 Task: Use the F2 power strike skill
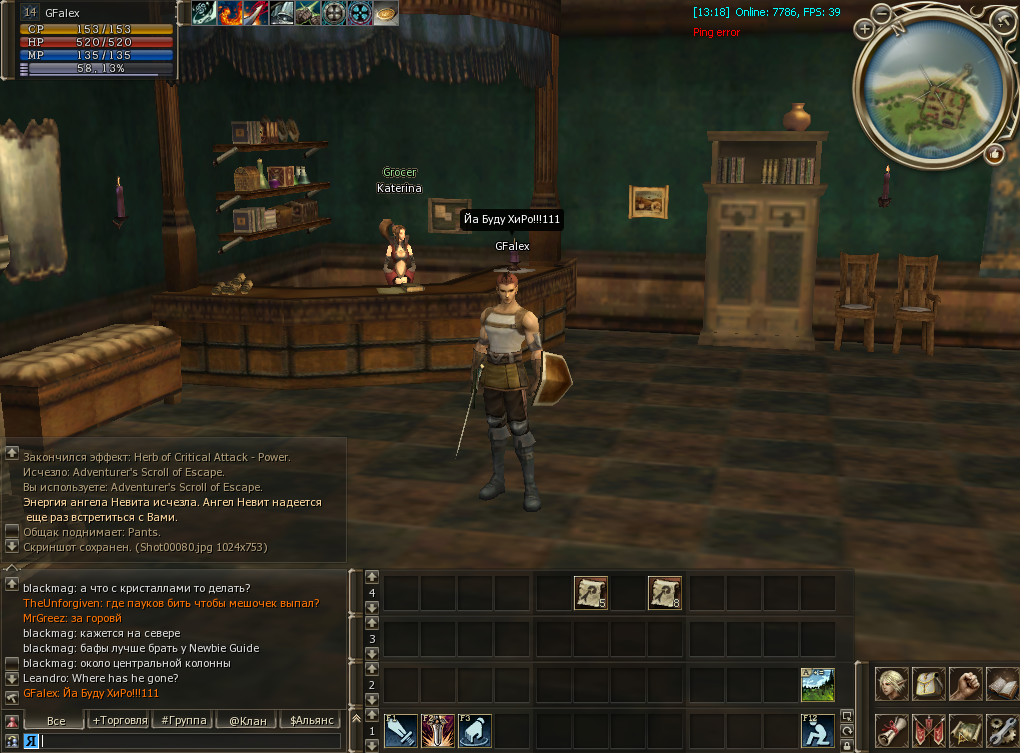(x=438, y=731)
